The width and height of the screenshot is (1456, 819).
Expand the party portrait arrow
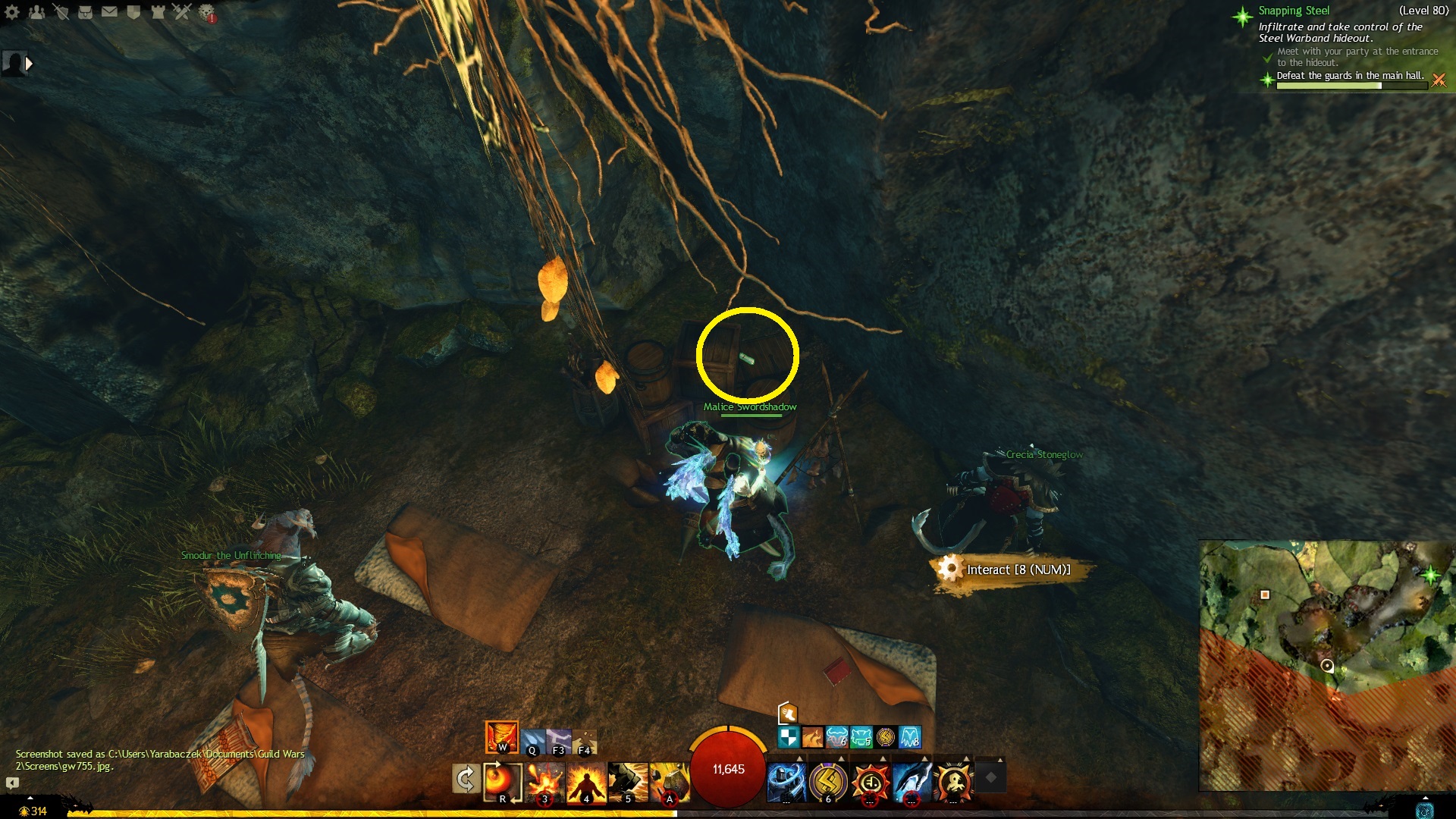(29, 64)
